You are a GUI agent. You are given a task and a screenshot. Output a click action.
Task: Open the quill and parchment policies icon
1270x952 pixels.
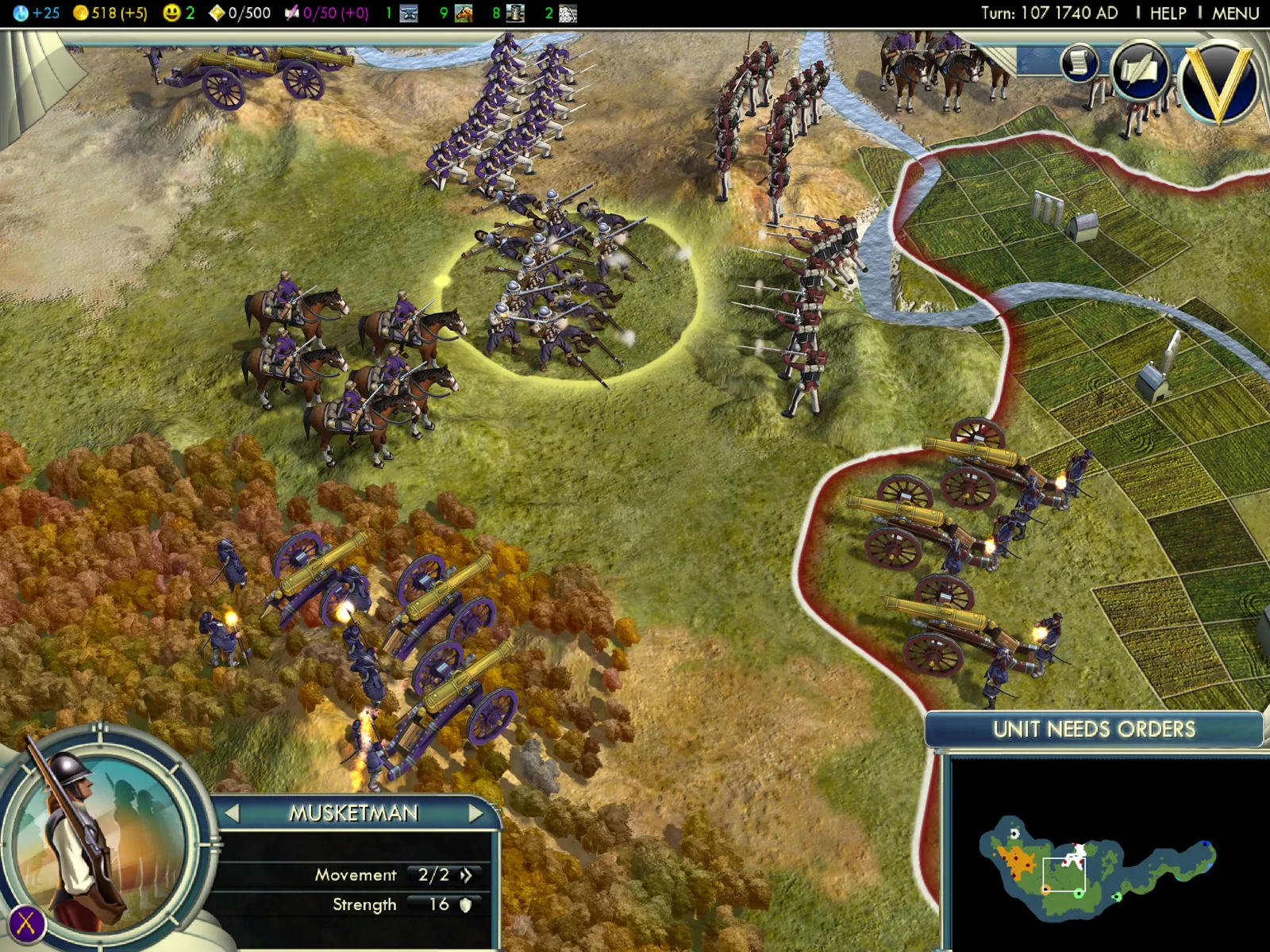[x=1141, y=71]
